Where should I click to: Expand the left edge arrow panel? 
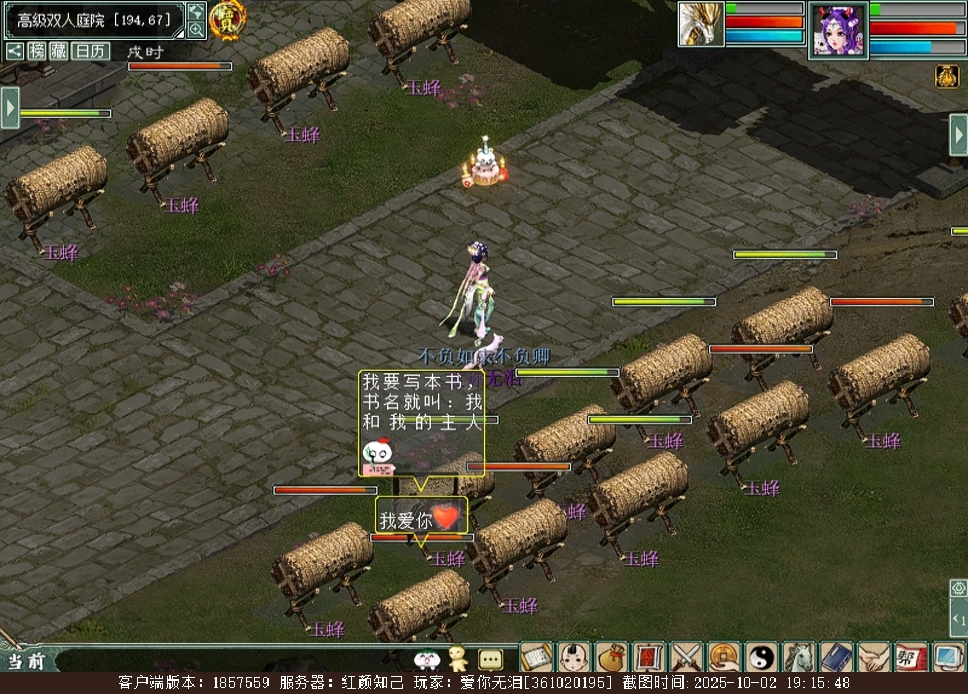(10, 107)
